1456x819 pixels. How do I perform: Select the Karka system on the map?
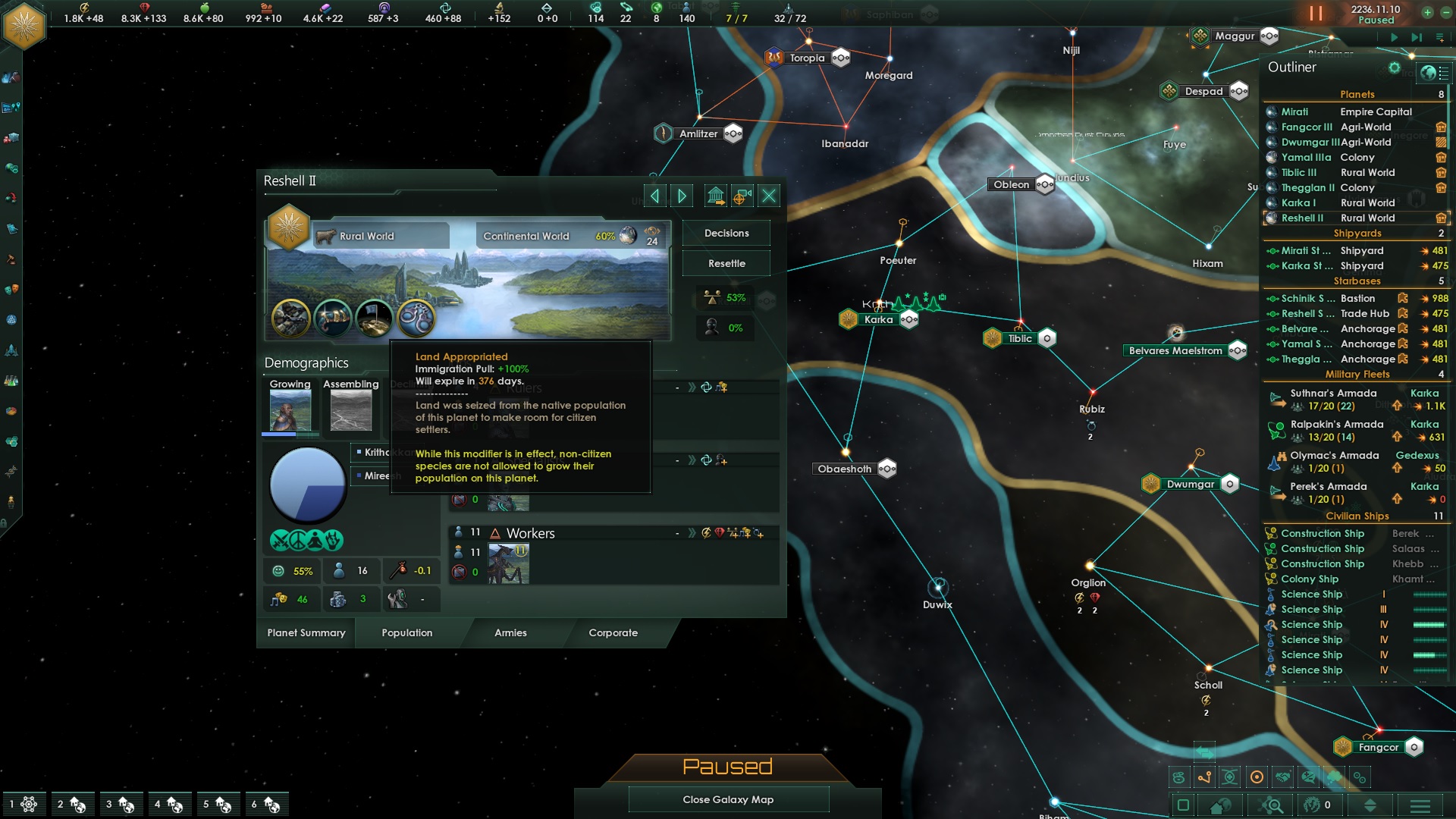tap(878, 320)
